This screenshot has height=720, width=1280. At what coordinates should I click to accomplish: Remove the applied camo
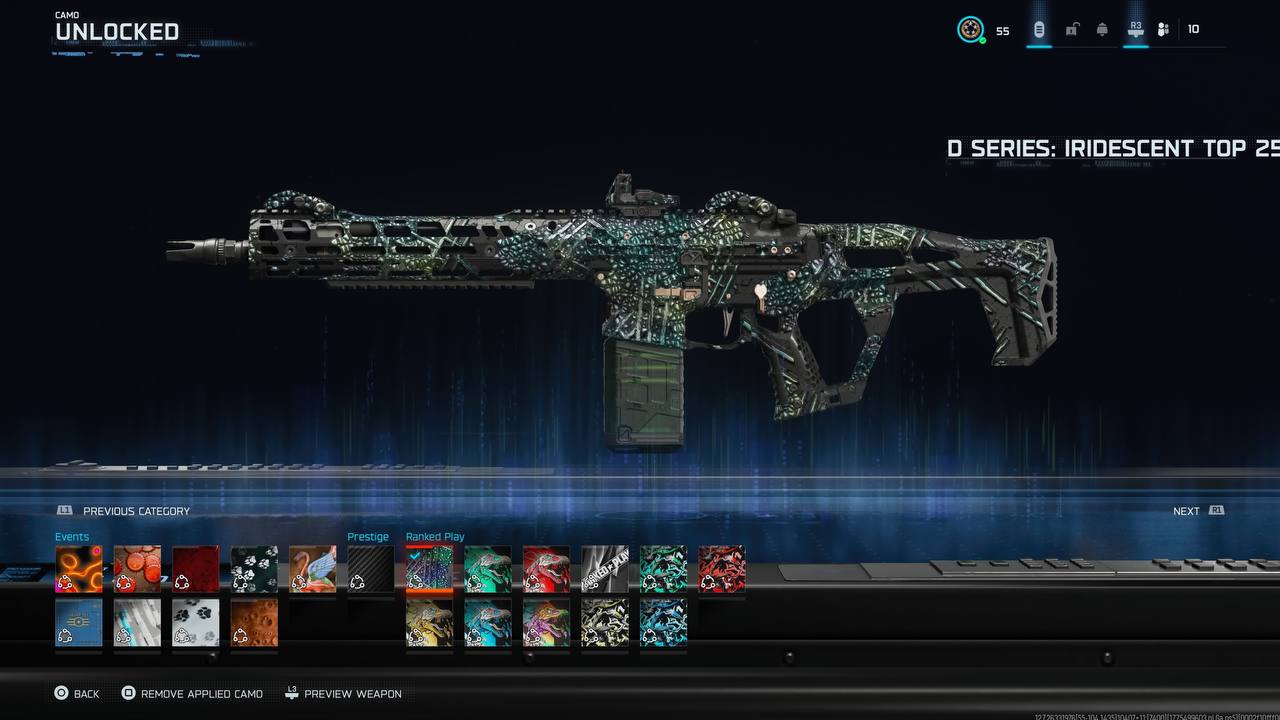[192, 693]
